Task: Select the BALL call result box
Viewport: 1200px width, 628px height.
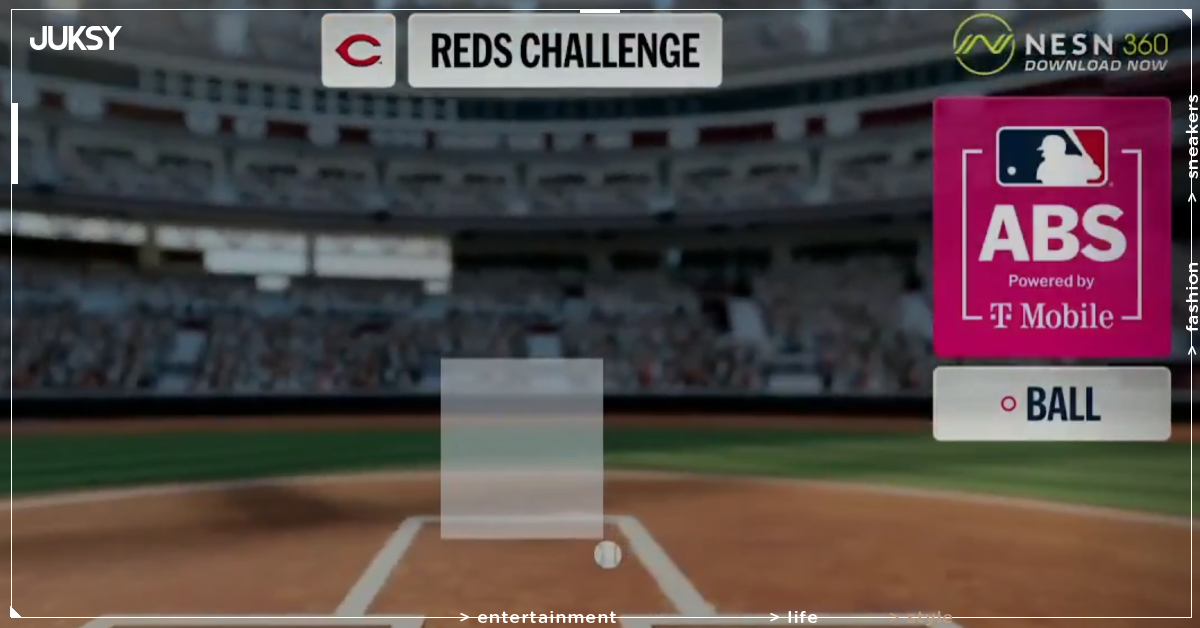Action: 1051,404
